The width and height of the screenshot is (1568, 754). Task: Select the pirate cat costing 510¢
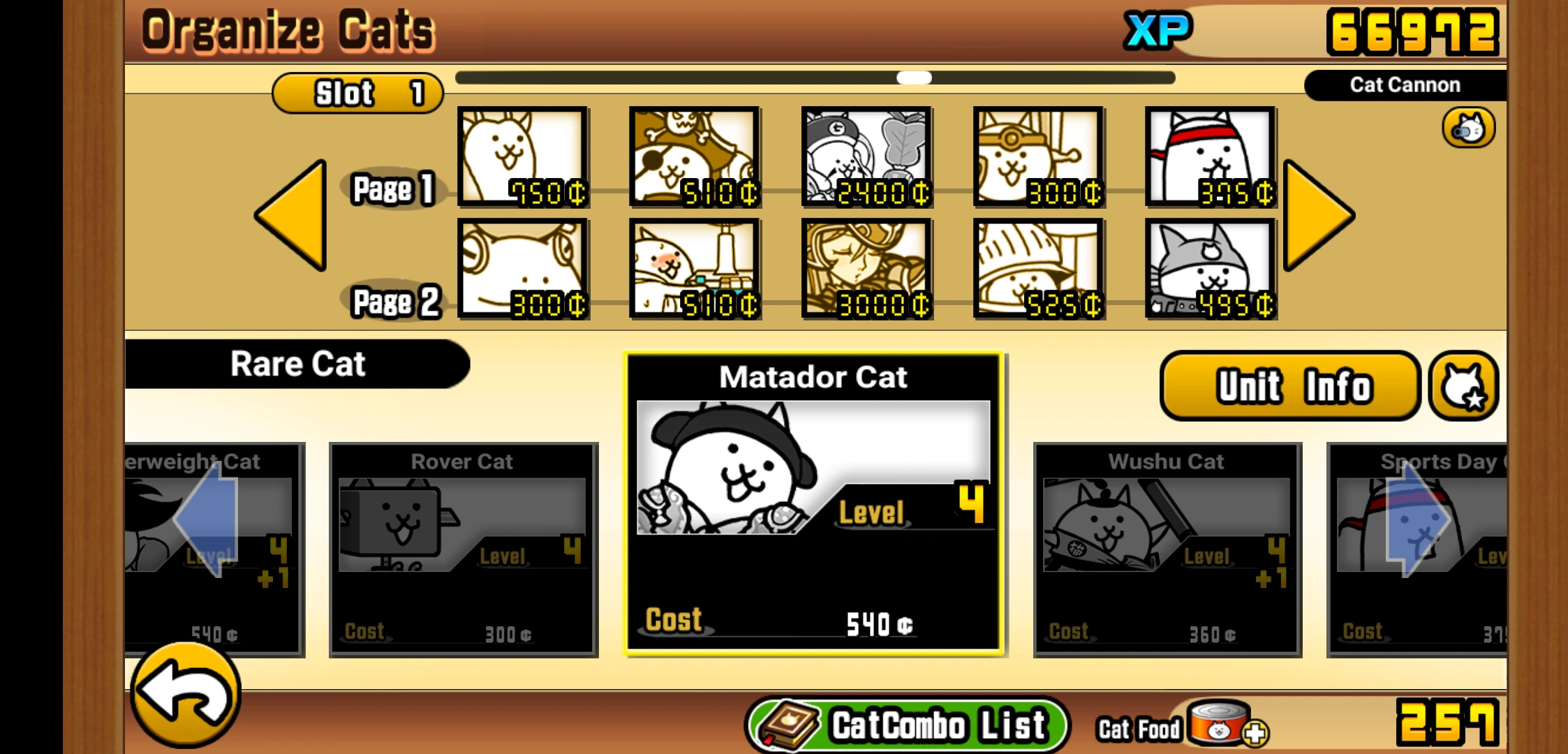click(694, 158)
